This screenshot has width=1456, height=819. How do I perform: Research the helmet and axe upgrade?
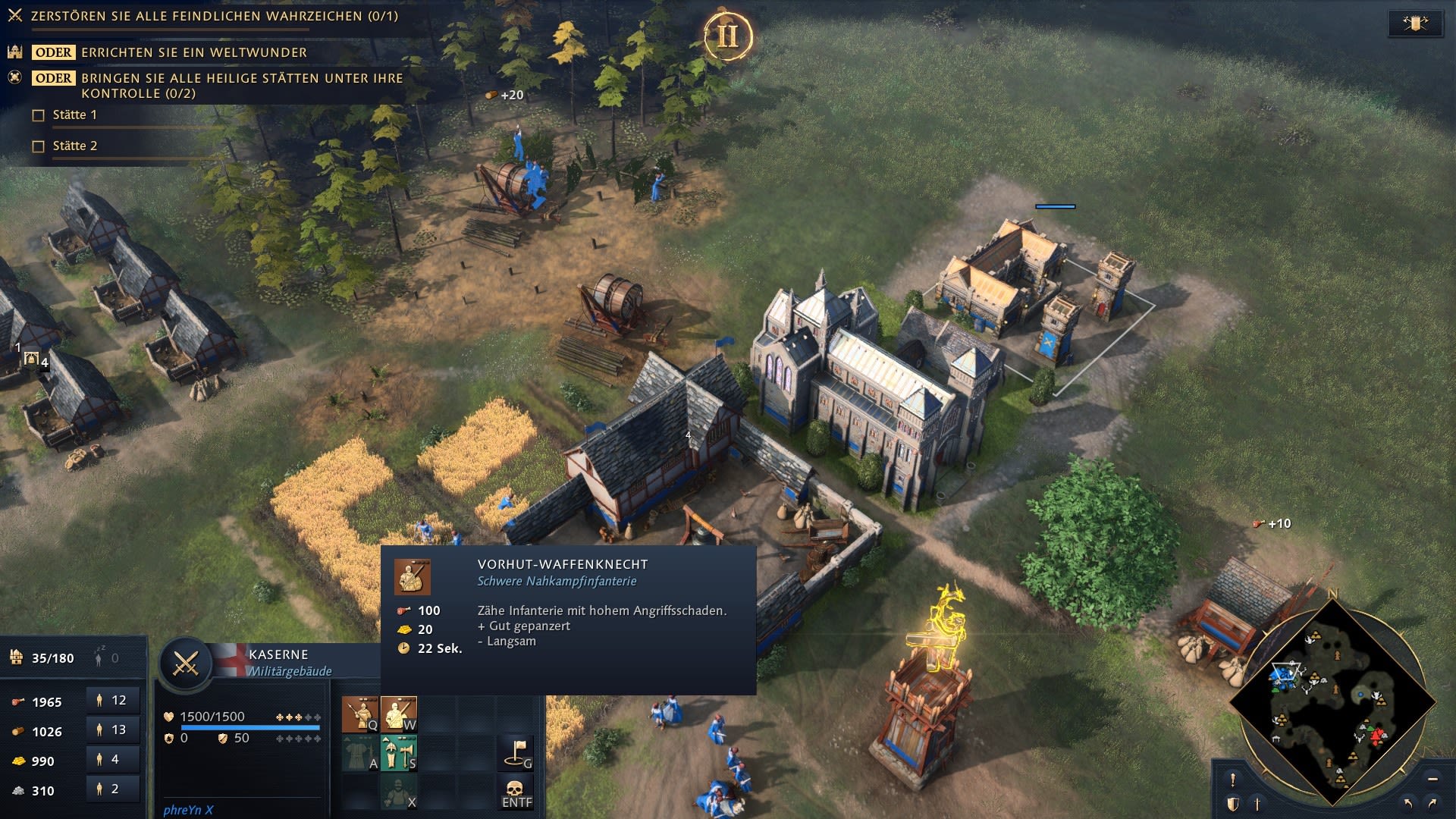399,753
